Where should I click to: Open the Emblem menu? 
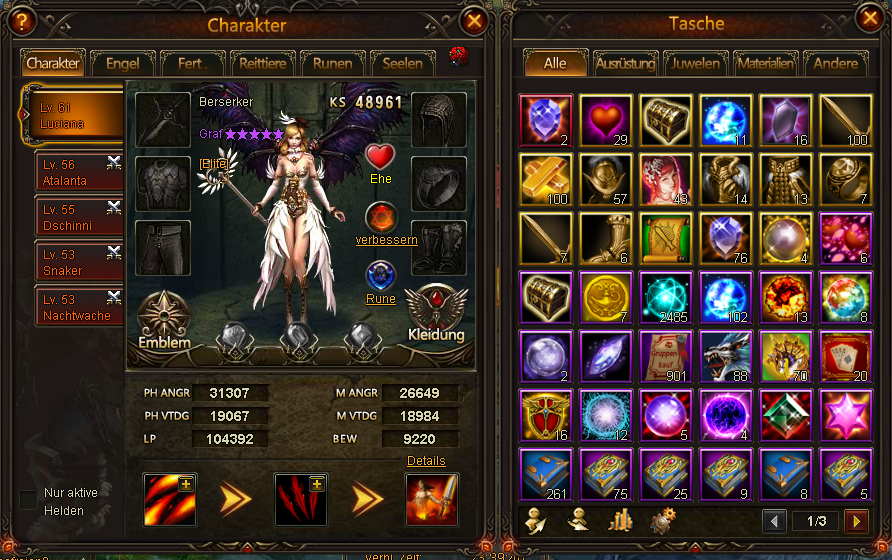point(164,320)
